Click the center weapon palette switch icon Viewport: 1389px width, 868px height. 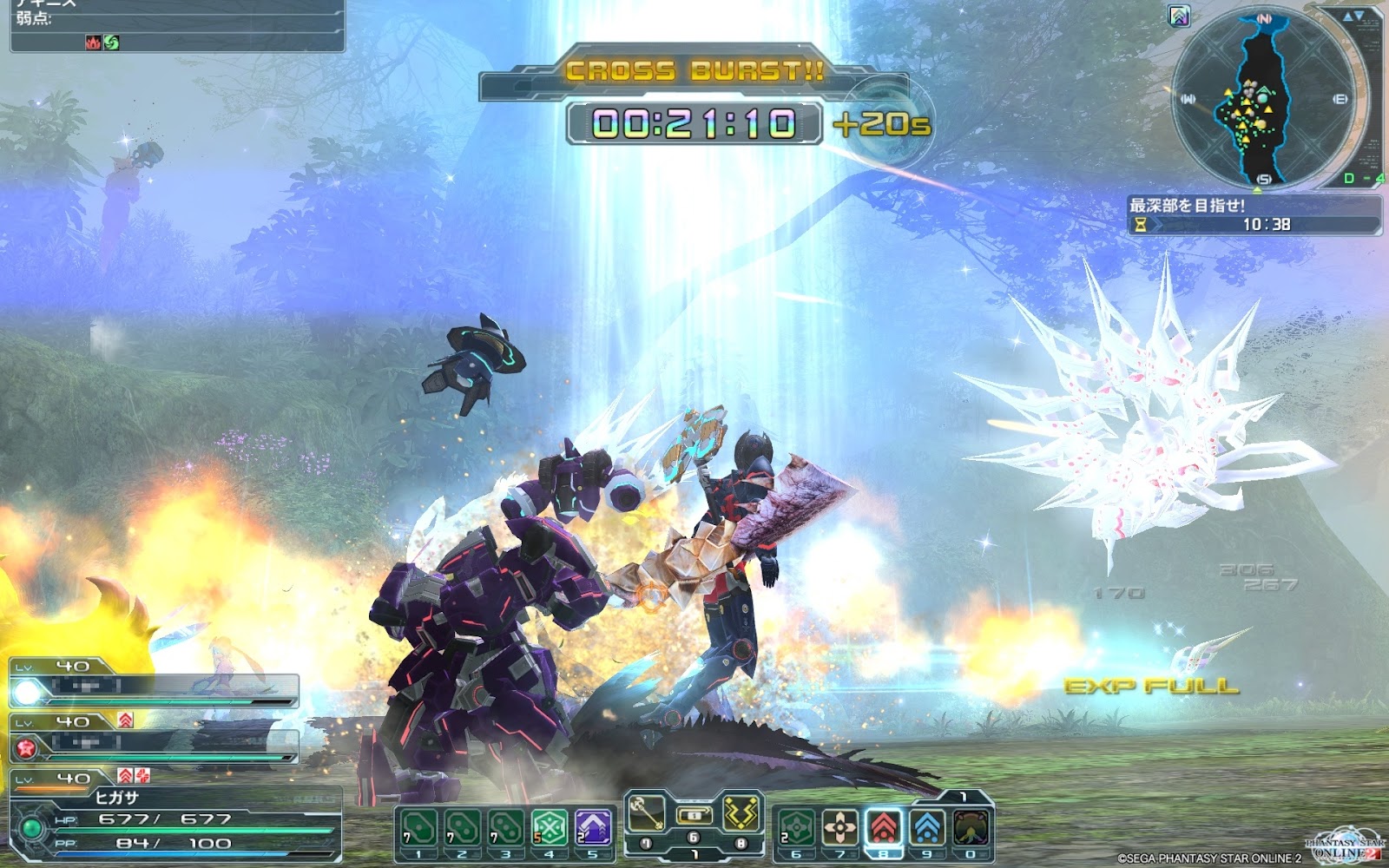click(x=694, y=816)
